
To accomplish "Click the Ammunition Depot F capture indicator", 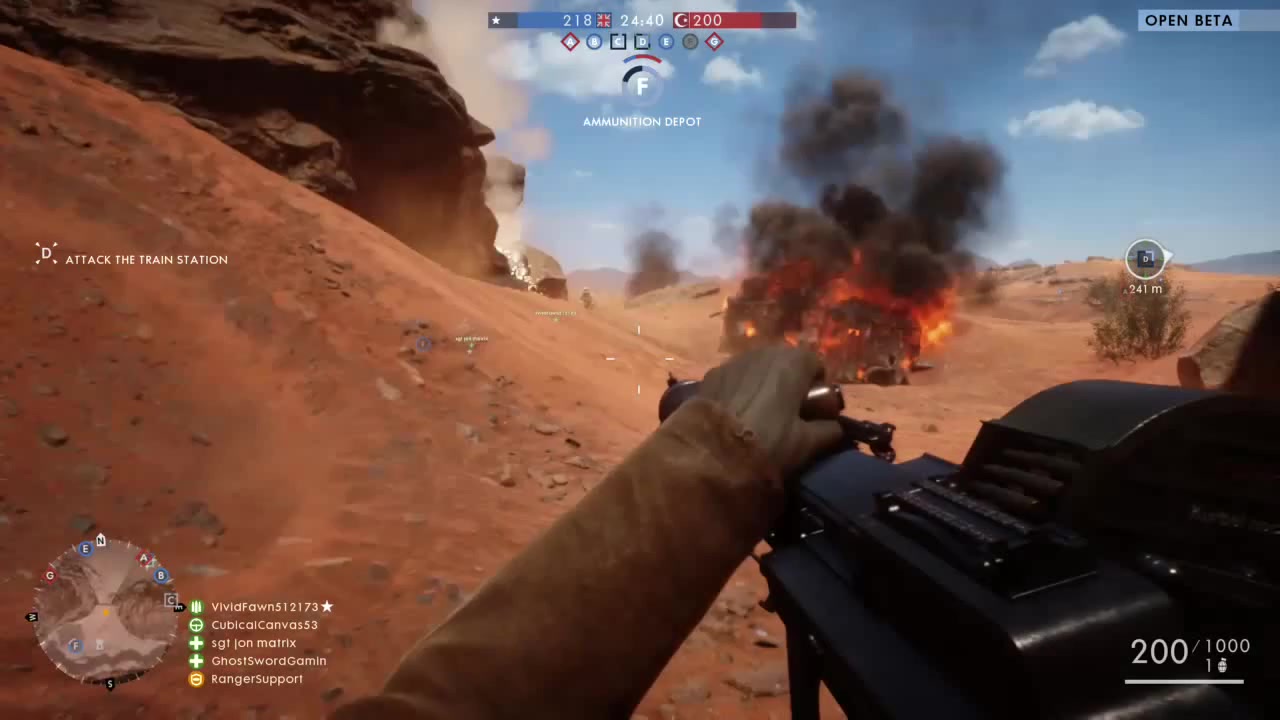I will [642, 86].
